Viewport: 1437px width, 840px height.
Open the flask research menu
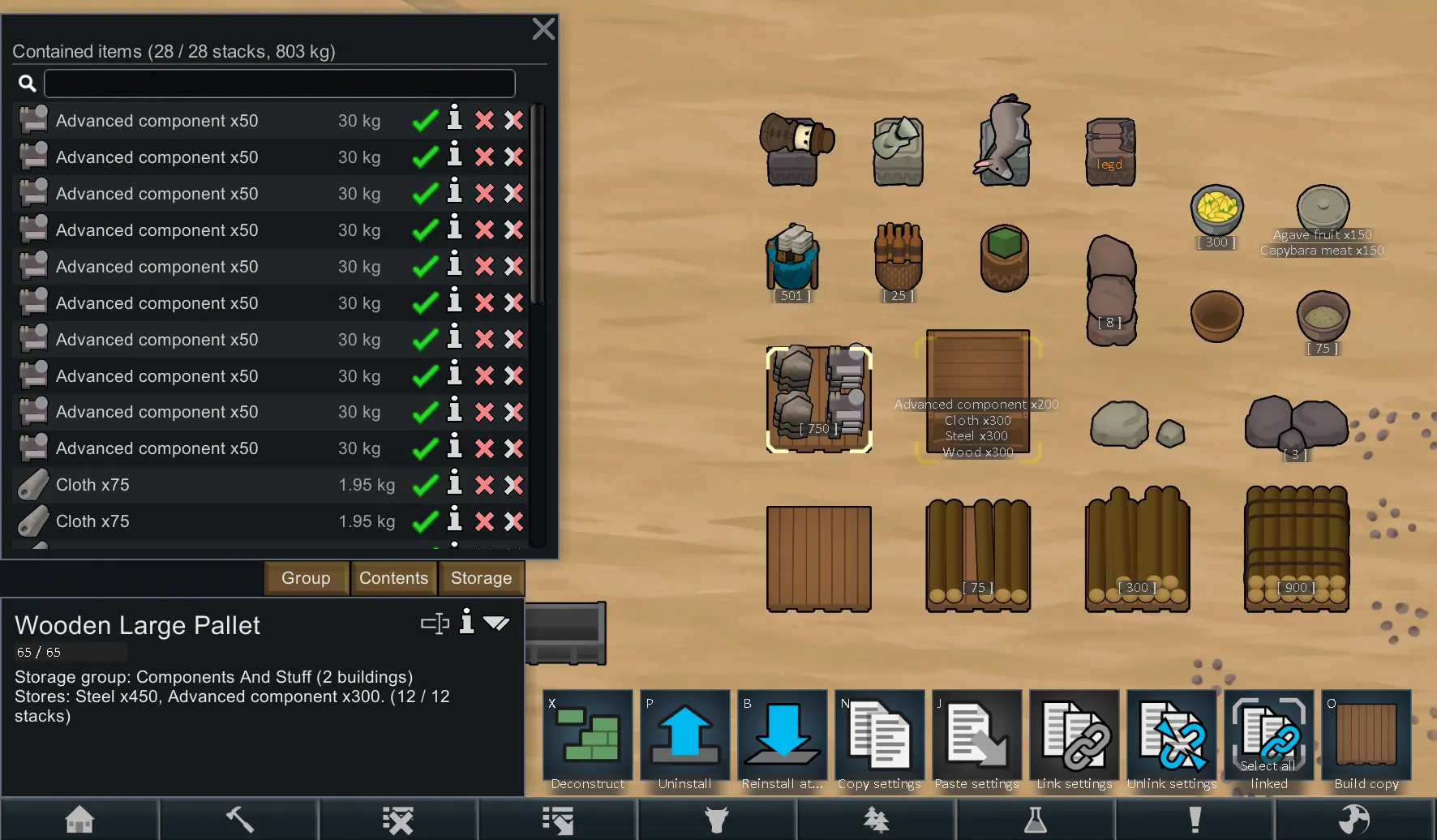[x=1036, y=820]
